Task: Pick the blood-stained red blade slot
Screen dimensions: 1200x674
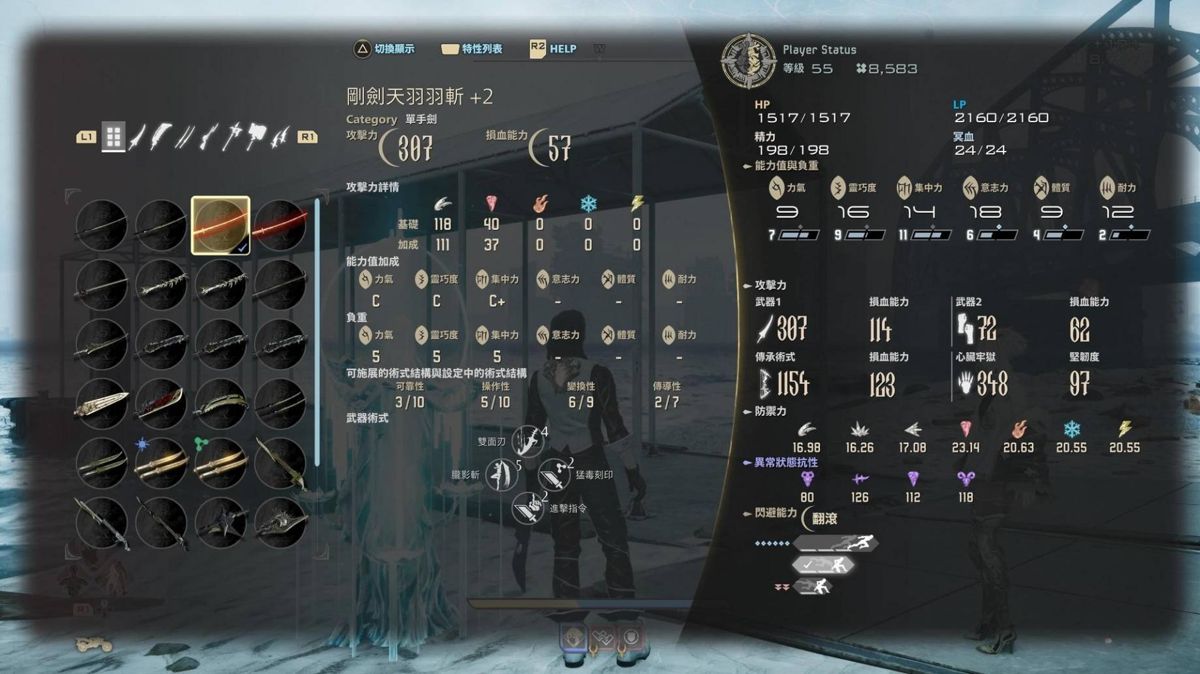Action: [161, 402]
